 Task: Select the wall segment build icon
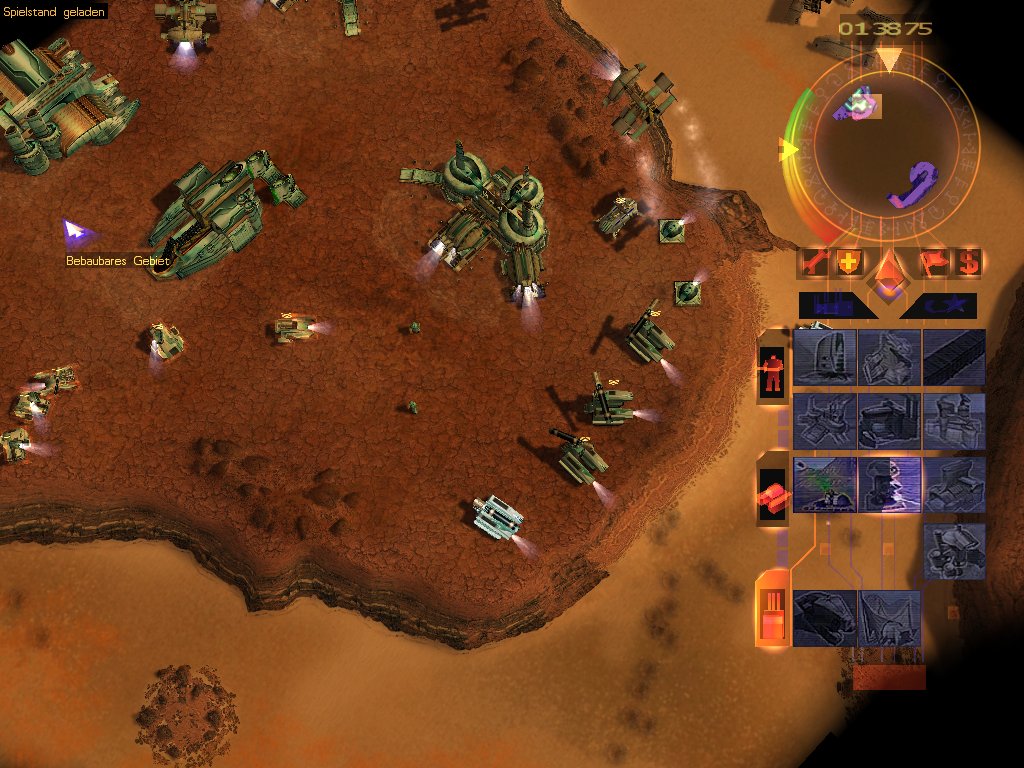(954, 357)
